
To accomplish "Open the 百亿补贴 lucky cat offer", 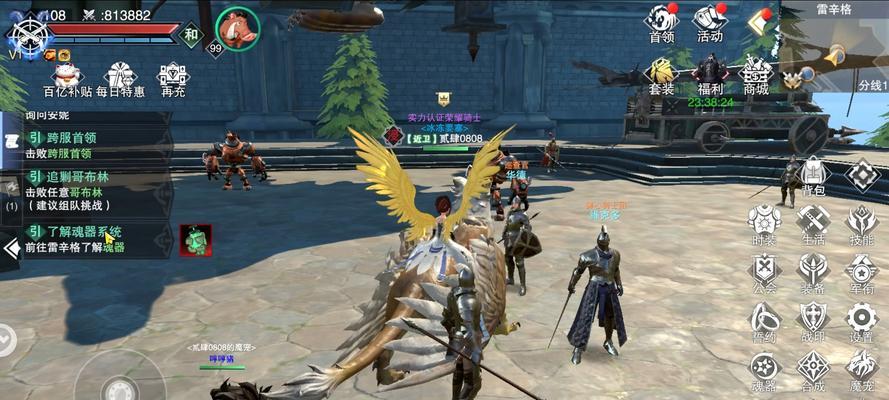I will 67,80.
